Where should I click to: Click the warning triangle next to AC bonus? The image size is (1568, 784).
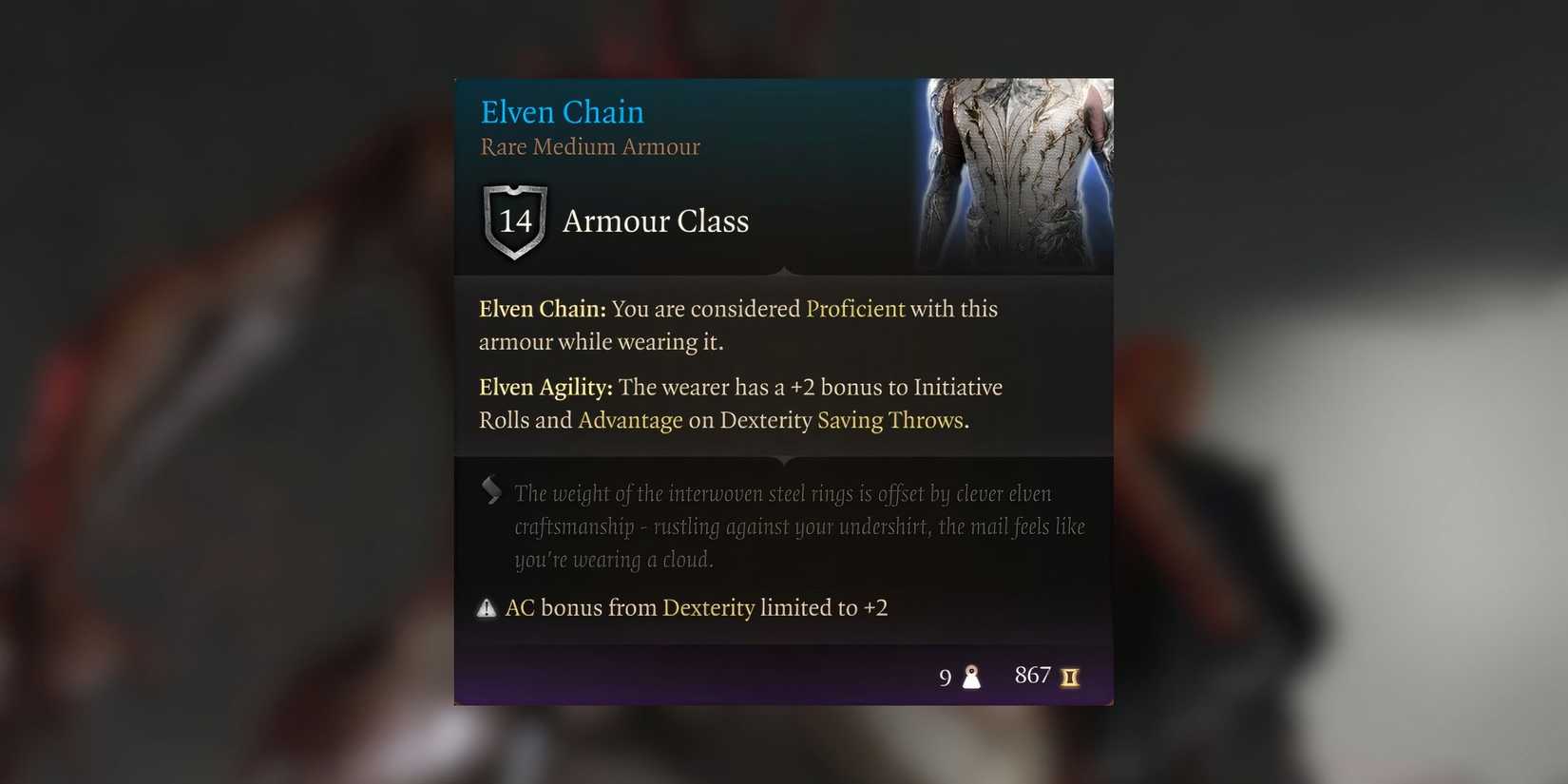488,607
